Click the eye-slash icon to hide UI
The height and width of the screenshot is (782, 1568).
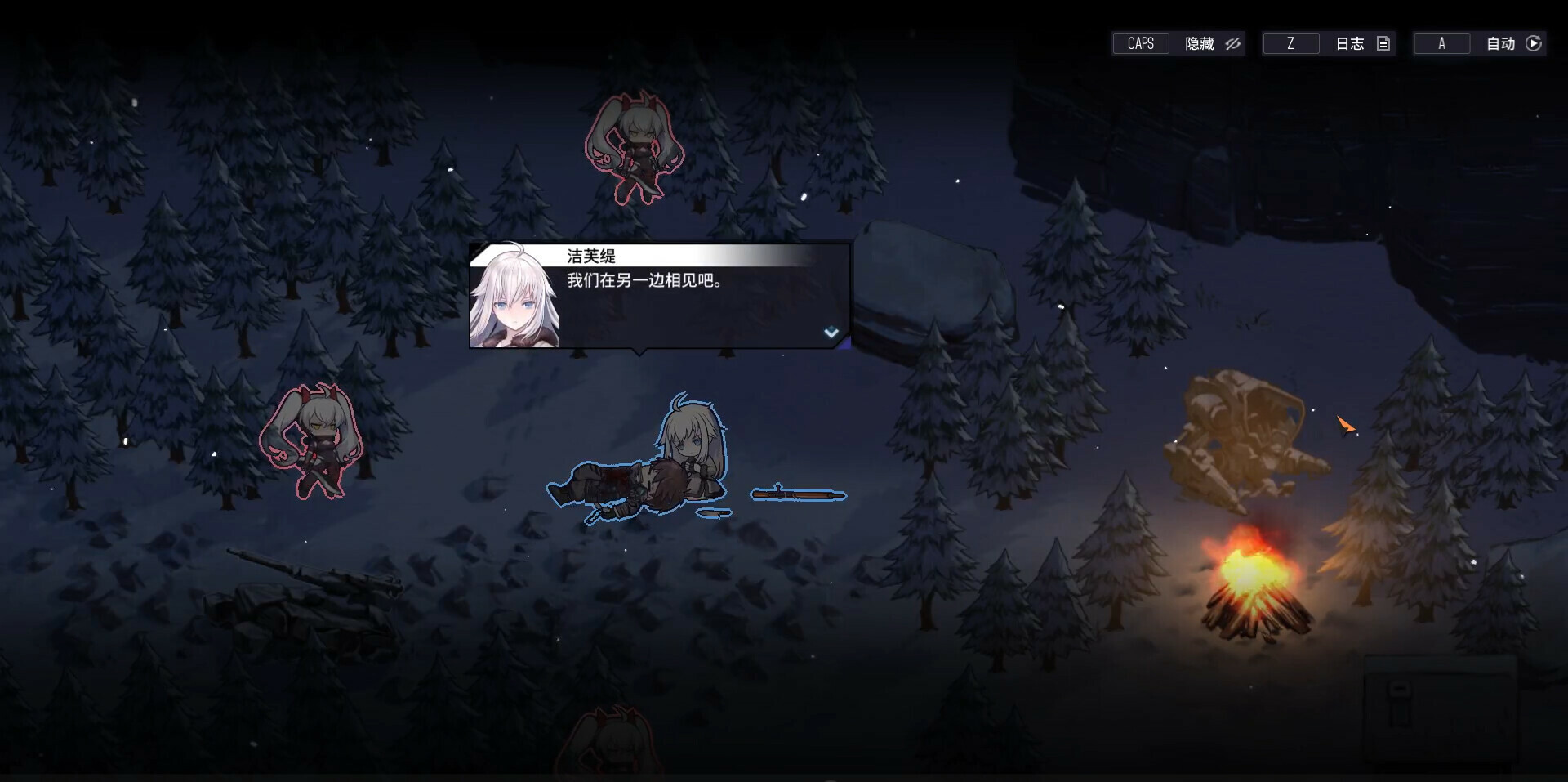point(1233,43)
